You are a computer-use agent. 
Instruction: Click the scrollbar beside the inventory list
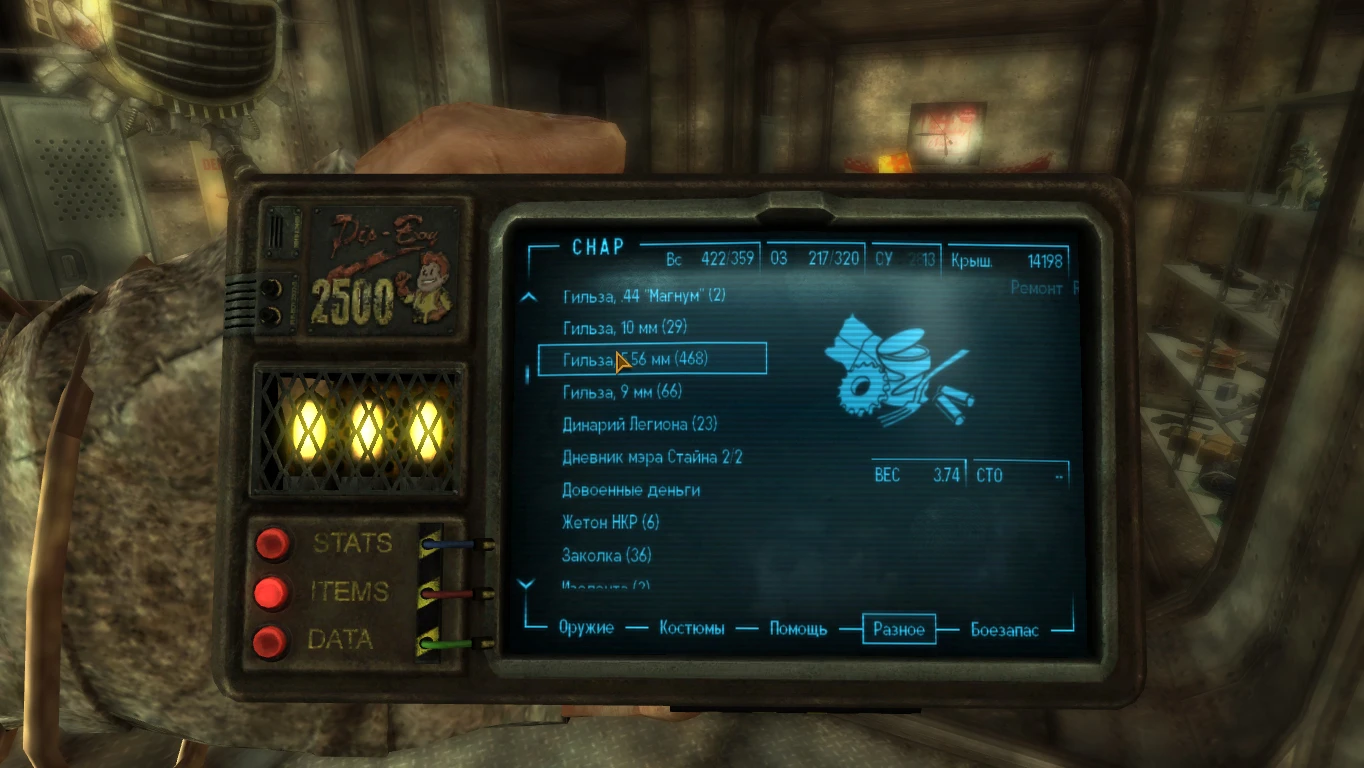click(526, 375)
